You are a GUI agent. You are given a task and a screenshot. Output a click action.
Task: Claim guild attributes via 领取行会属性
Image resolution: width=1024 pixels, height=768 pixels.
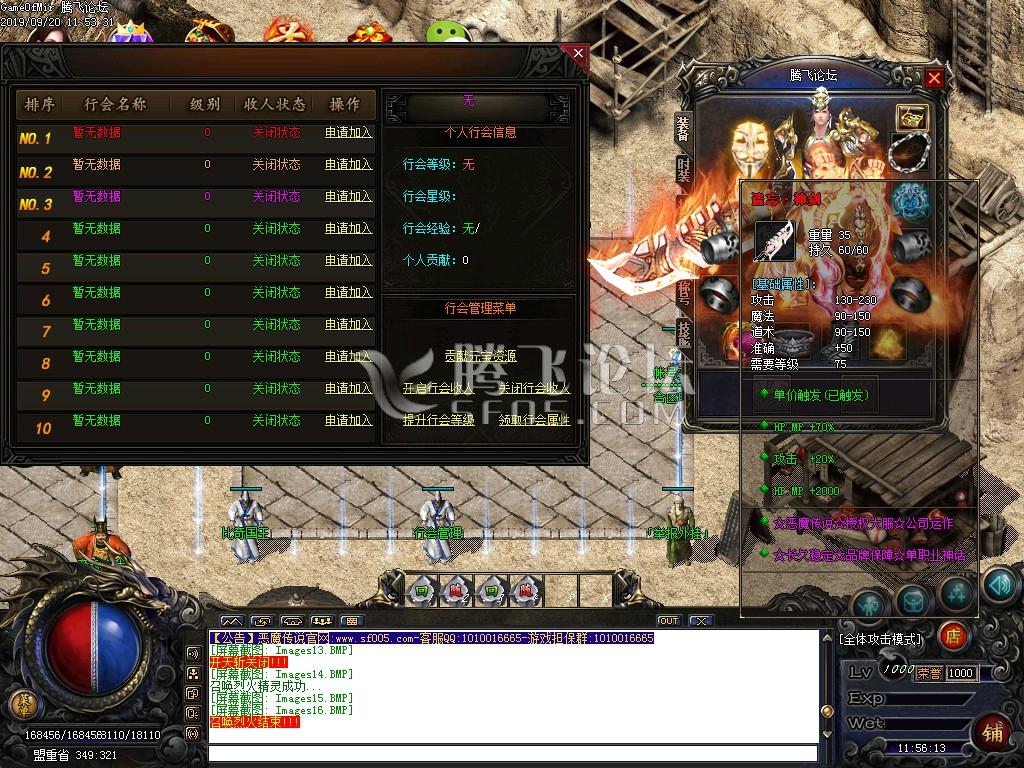[x=534, y=420]
